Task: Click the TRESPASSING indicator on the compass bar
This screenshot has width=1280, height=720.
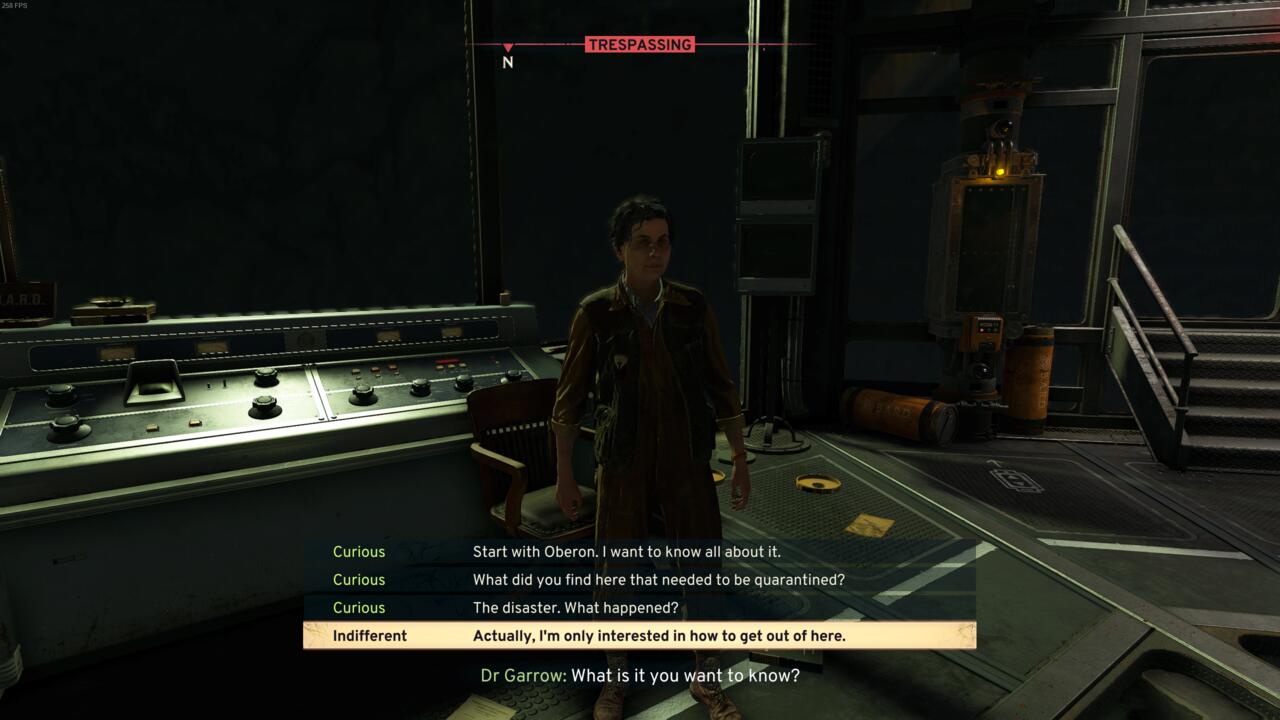Action: (x=640, y=44)
